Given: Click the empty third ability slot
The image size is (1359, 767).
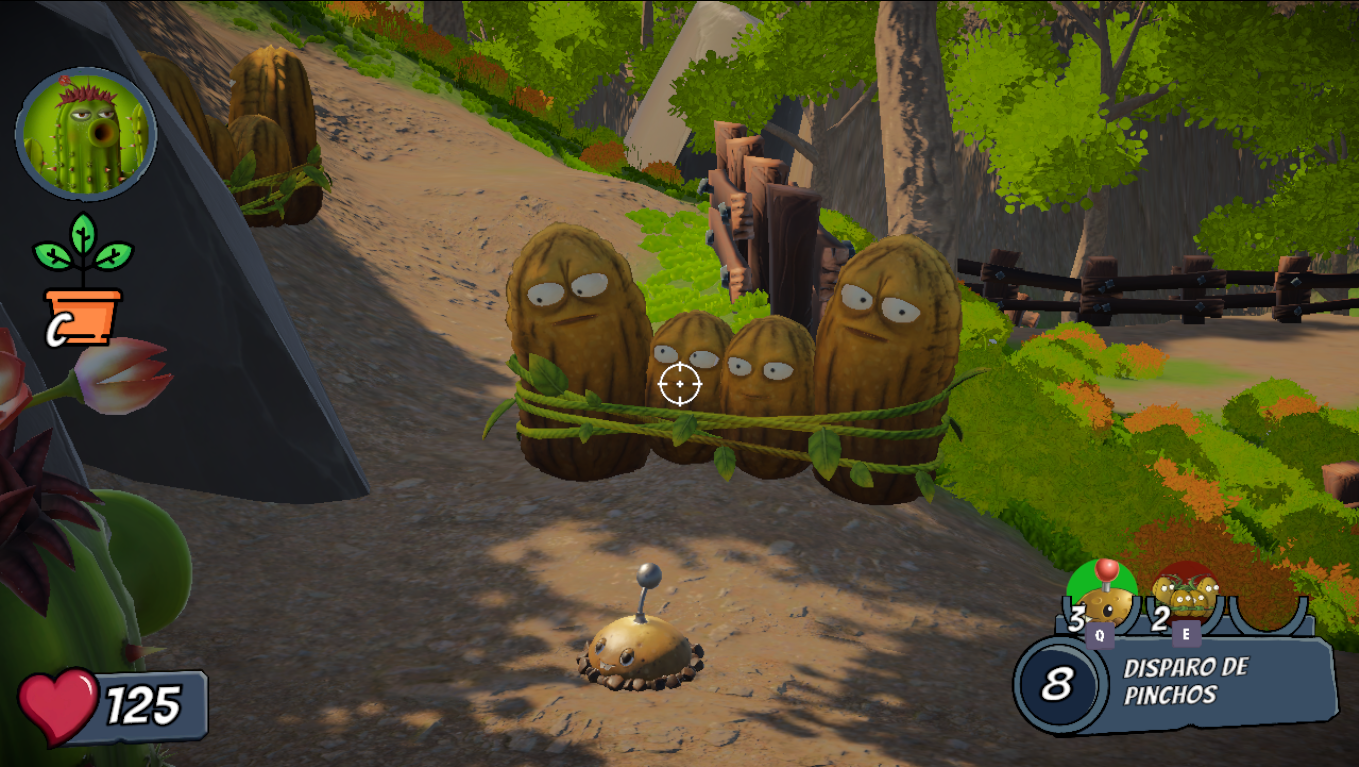Looking at the screenshot, I should click(1268, 613).
